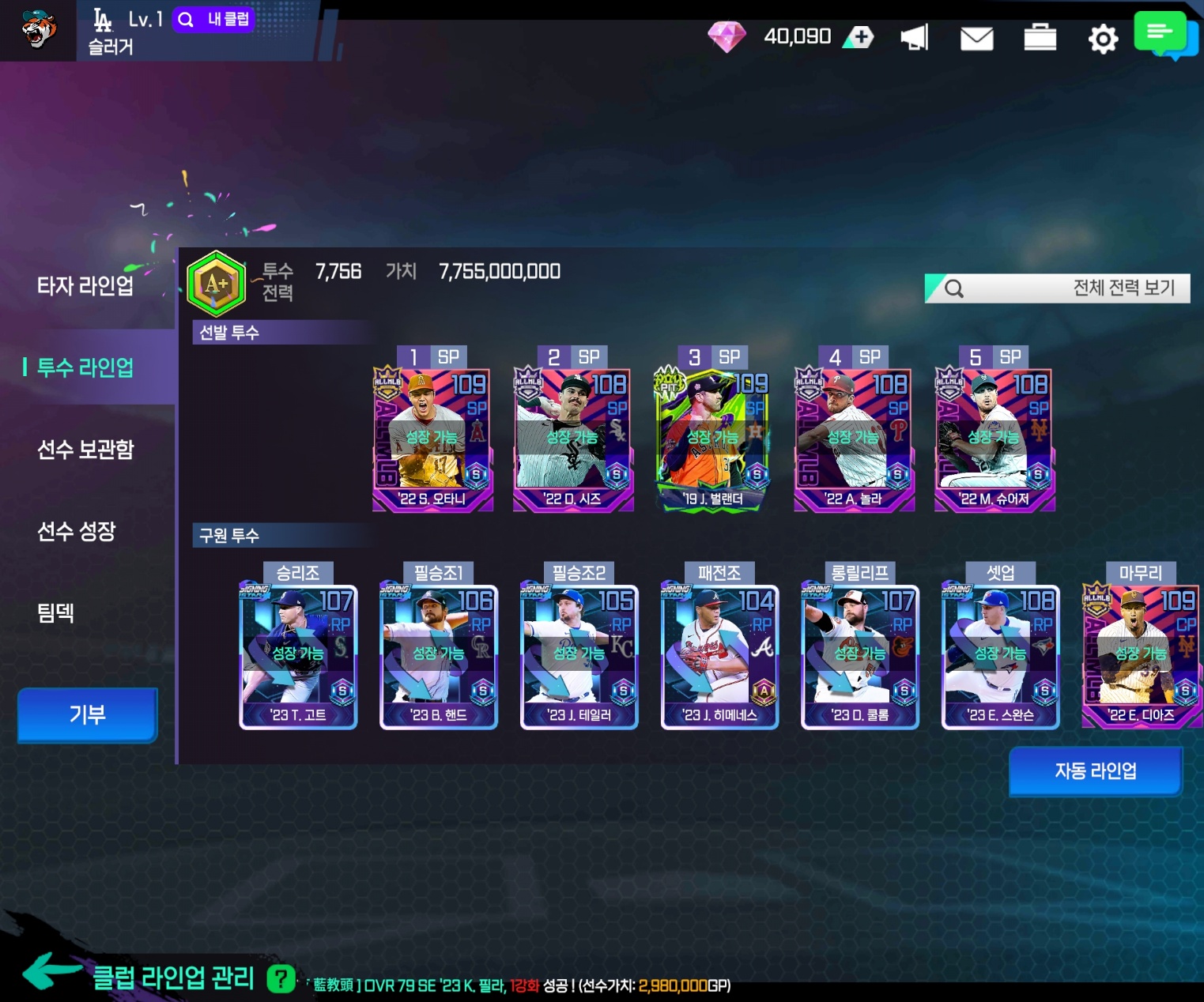
Task: Click the blue 기부 button
Action: tap(87, 714)
